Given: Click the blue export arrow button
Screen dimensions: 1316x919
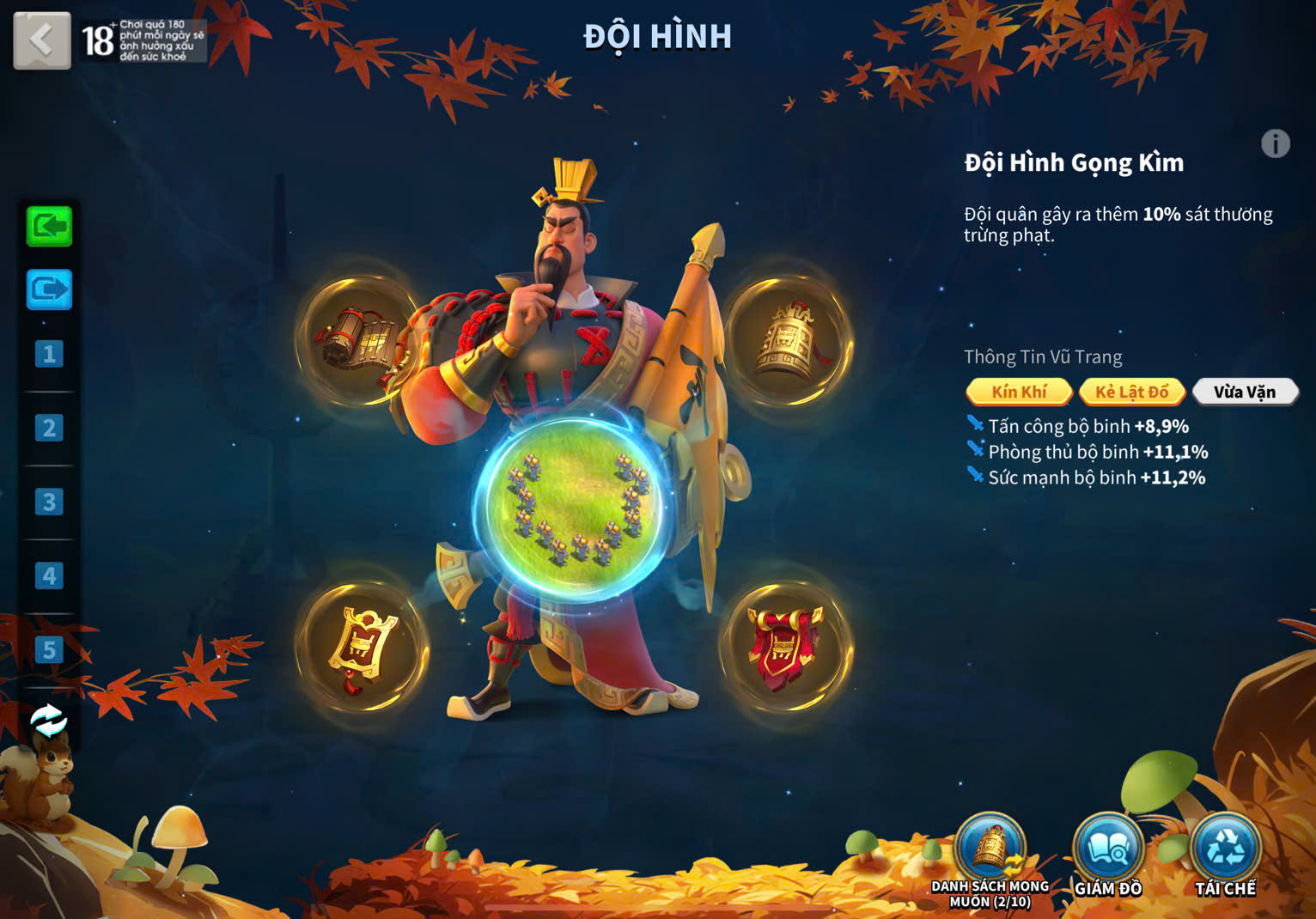Looking at the screenshot, I should (49, 289).
